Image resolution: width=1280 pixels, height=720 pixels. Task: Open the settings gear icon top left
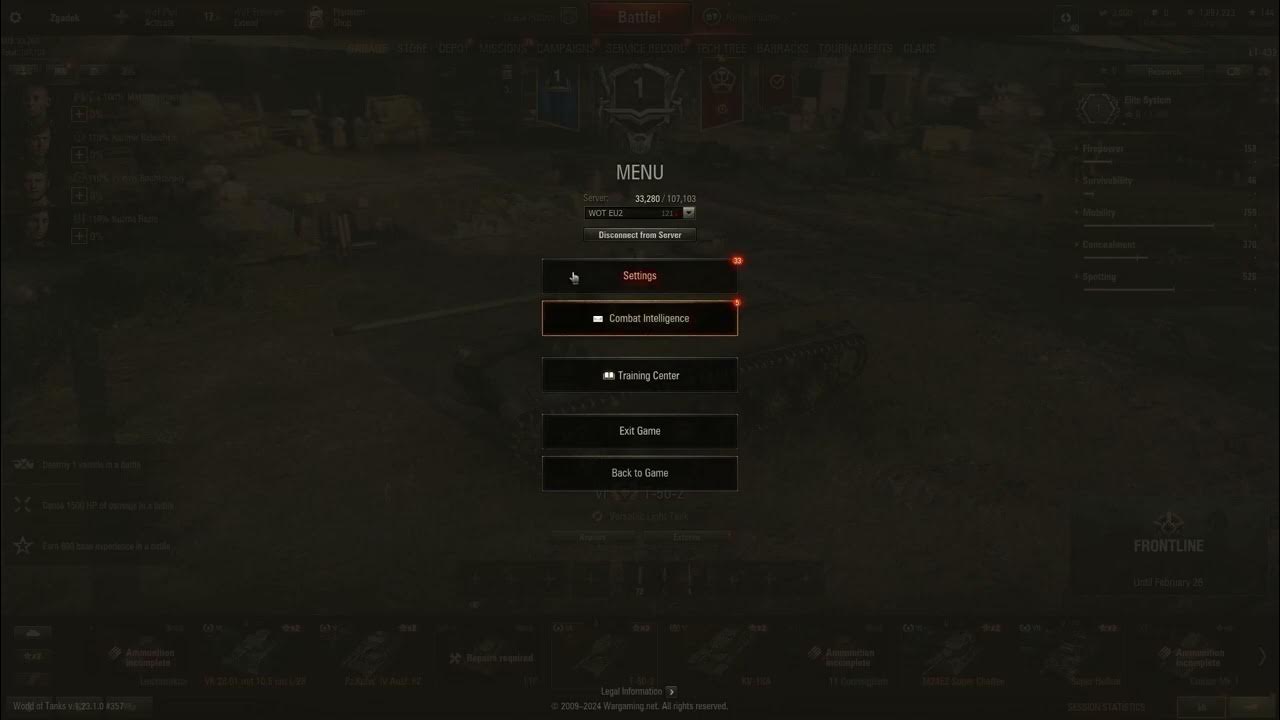click(14, 14)
